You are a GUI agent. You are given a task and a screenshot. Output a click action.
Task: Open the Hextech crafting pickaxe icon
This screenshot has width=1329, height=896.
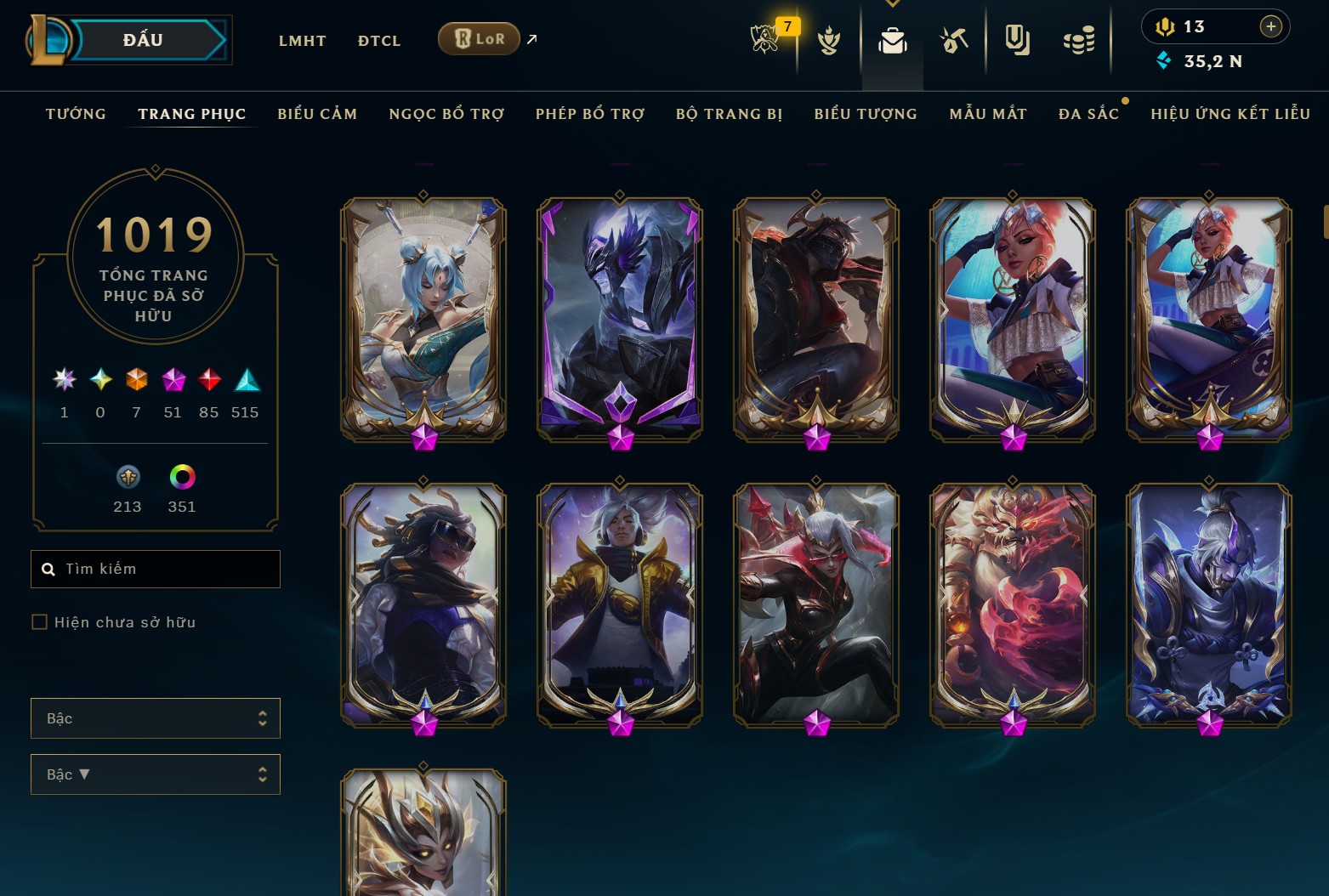point(954,39)
